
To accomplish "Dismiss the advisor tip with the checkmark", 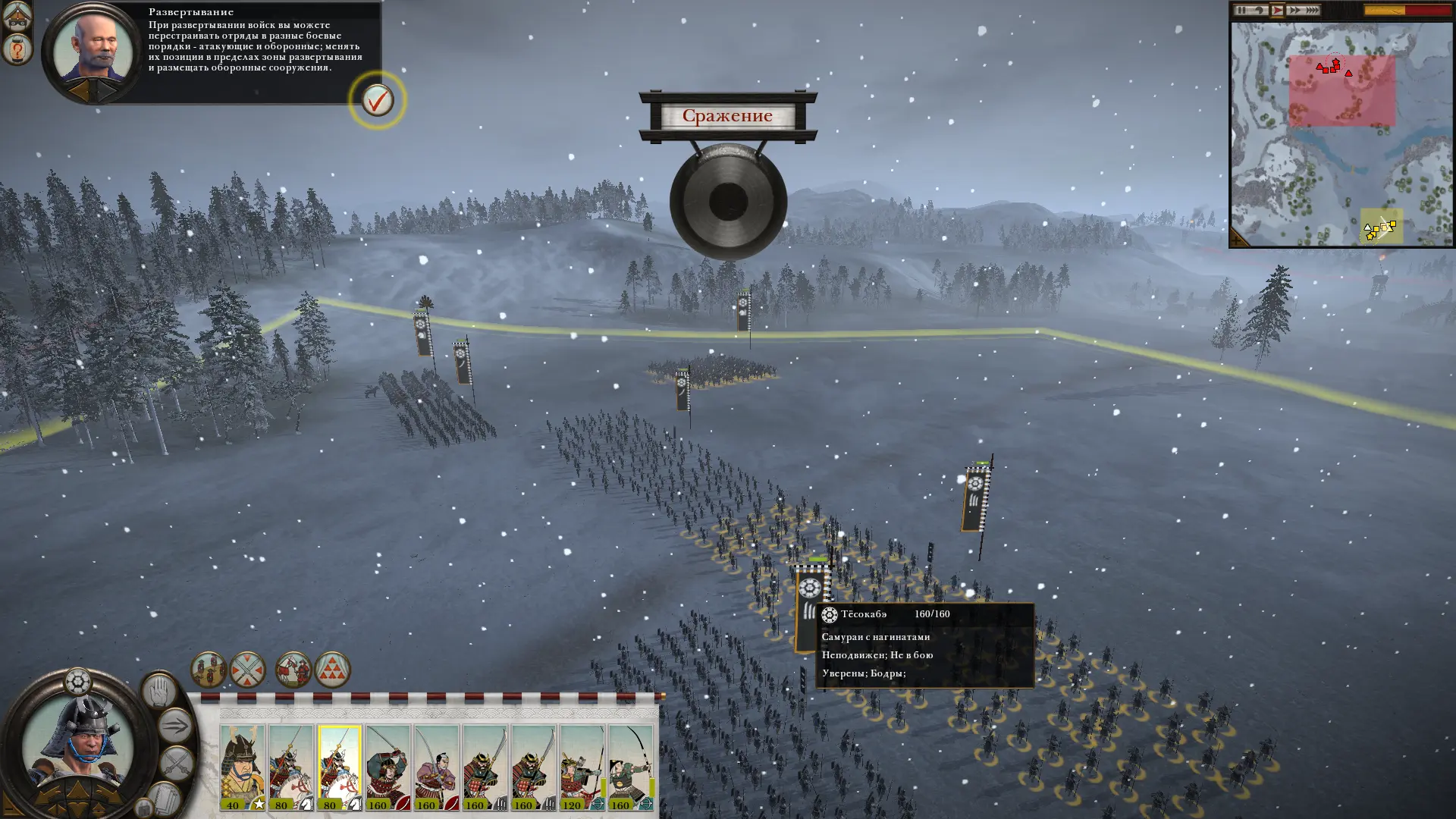I will pos(377,99).
